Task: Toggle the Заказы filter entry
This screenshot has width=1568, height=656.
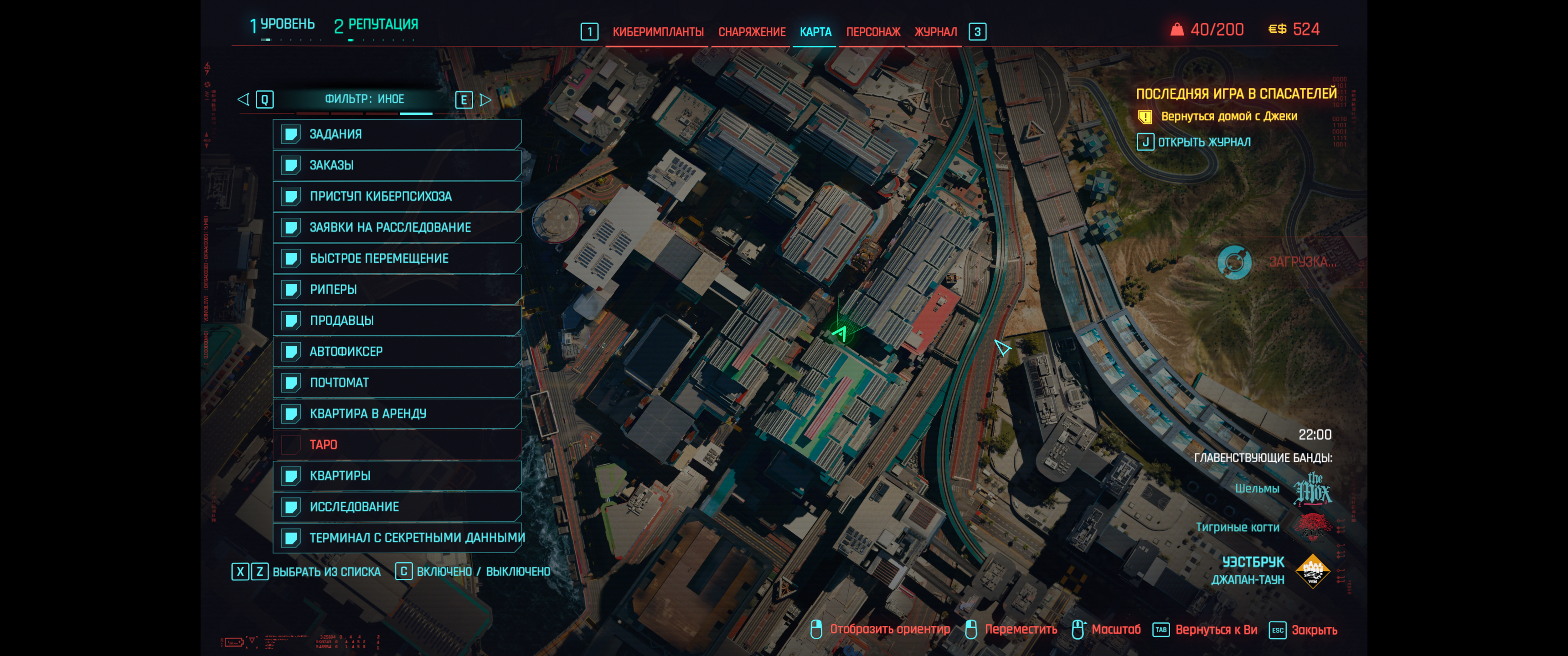Action: (x=397, y=165)
